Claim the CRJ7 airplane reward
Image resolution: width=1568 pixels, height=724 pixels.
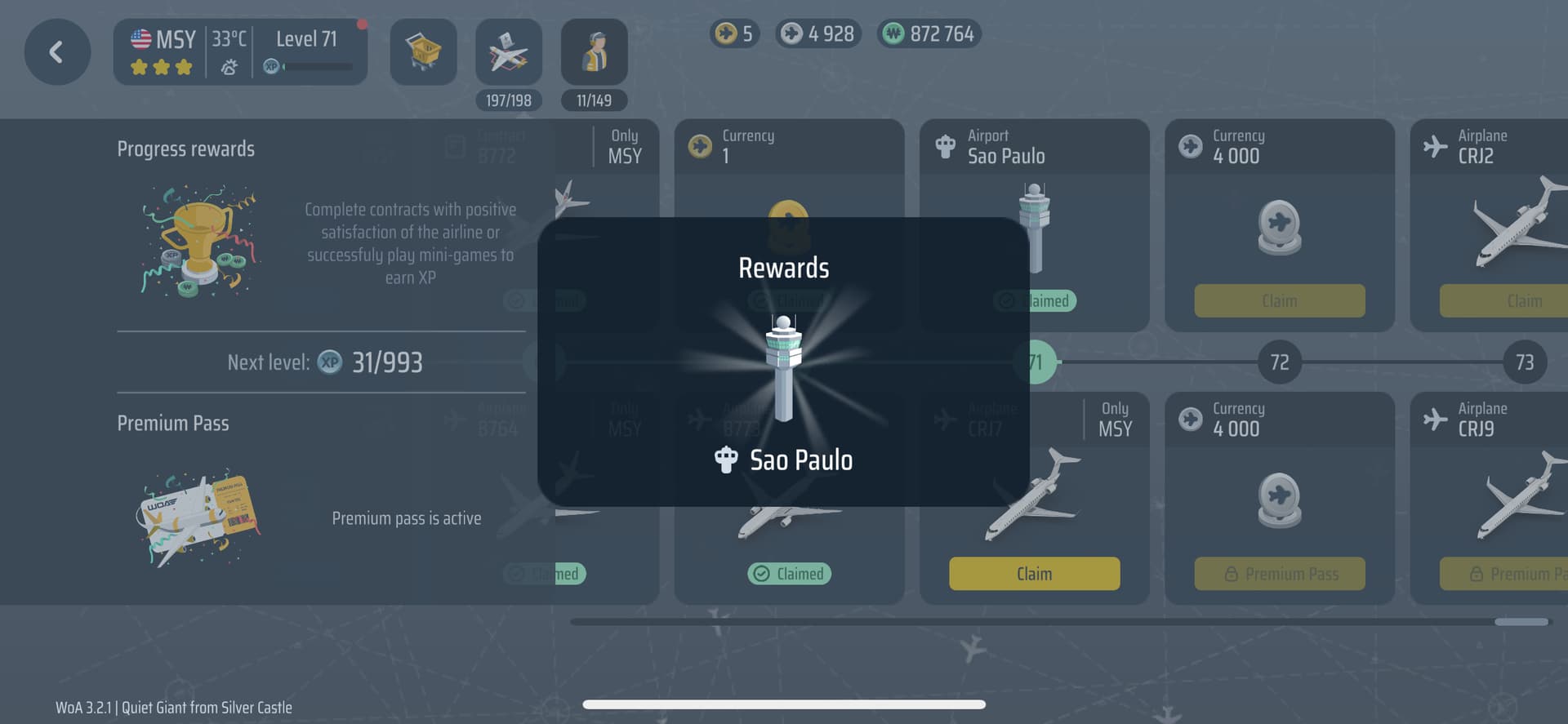1034,574
